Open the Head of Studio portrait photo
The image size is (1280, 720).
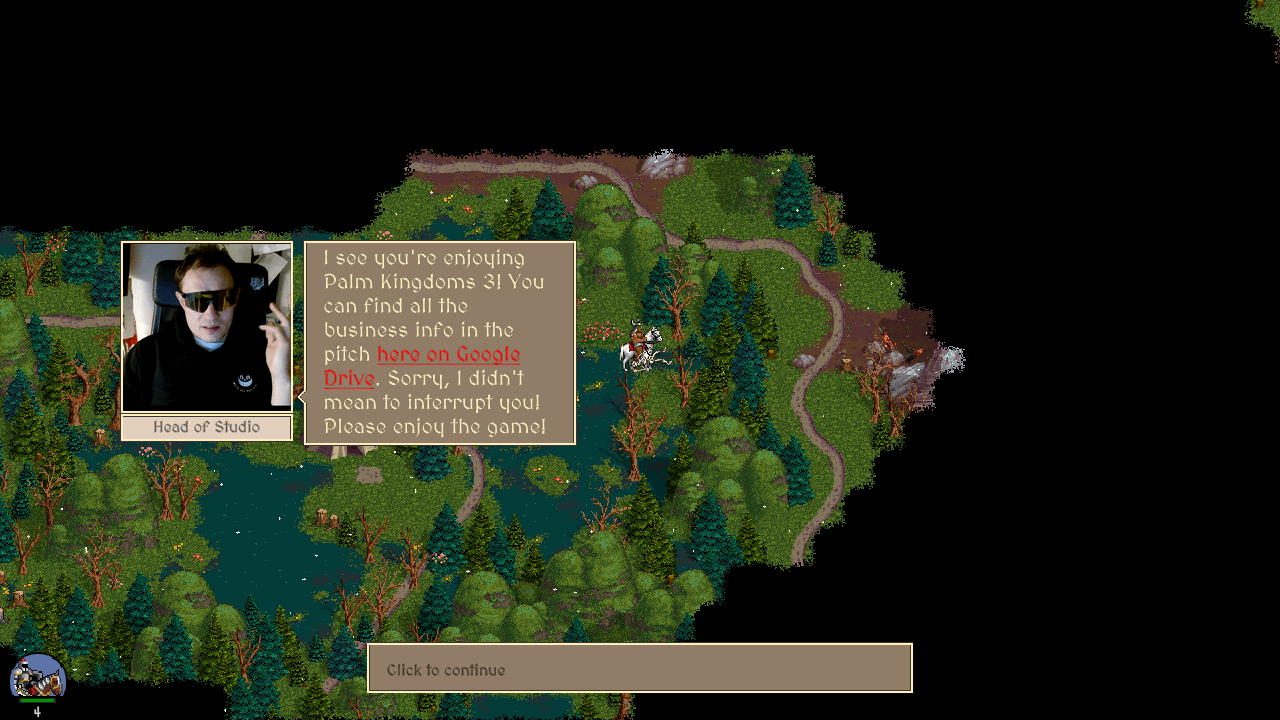[x=206, y=325]
